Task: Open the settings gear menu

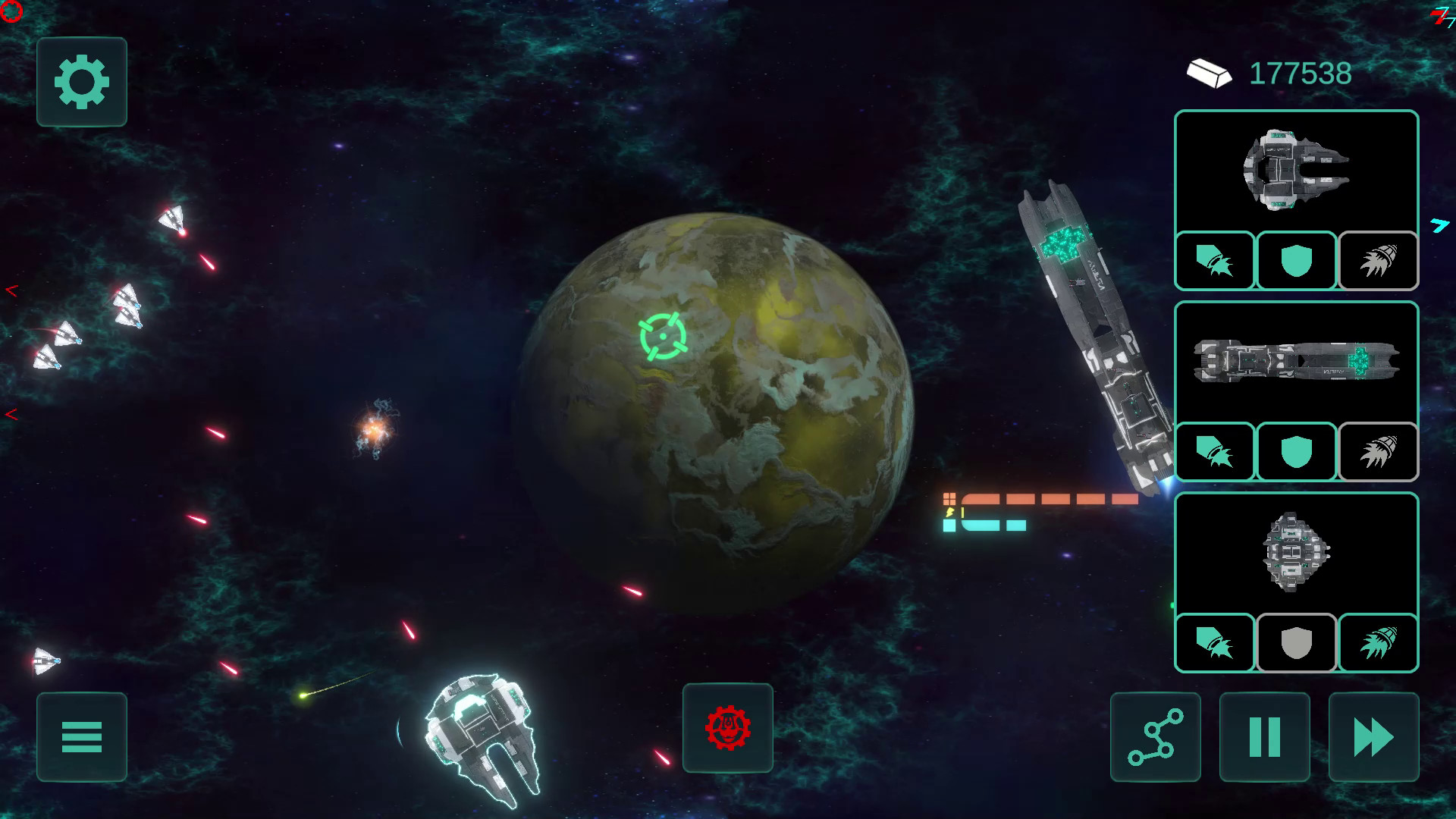Action: [x=81, y=83]
